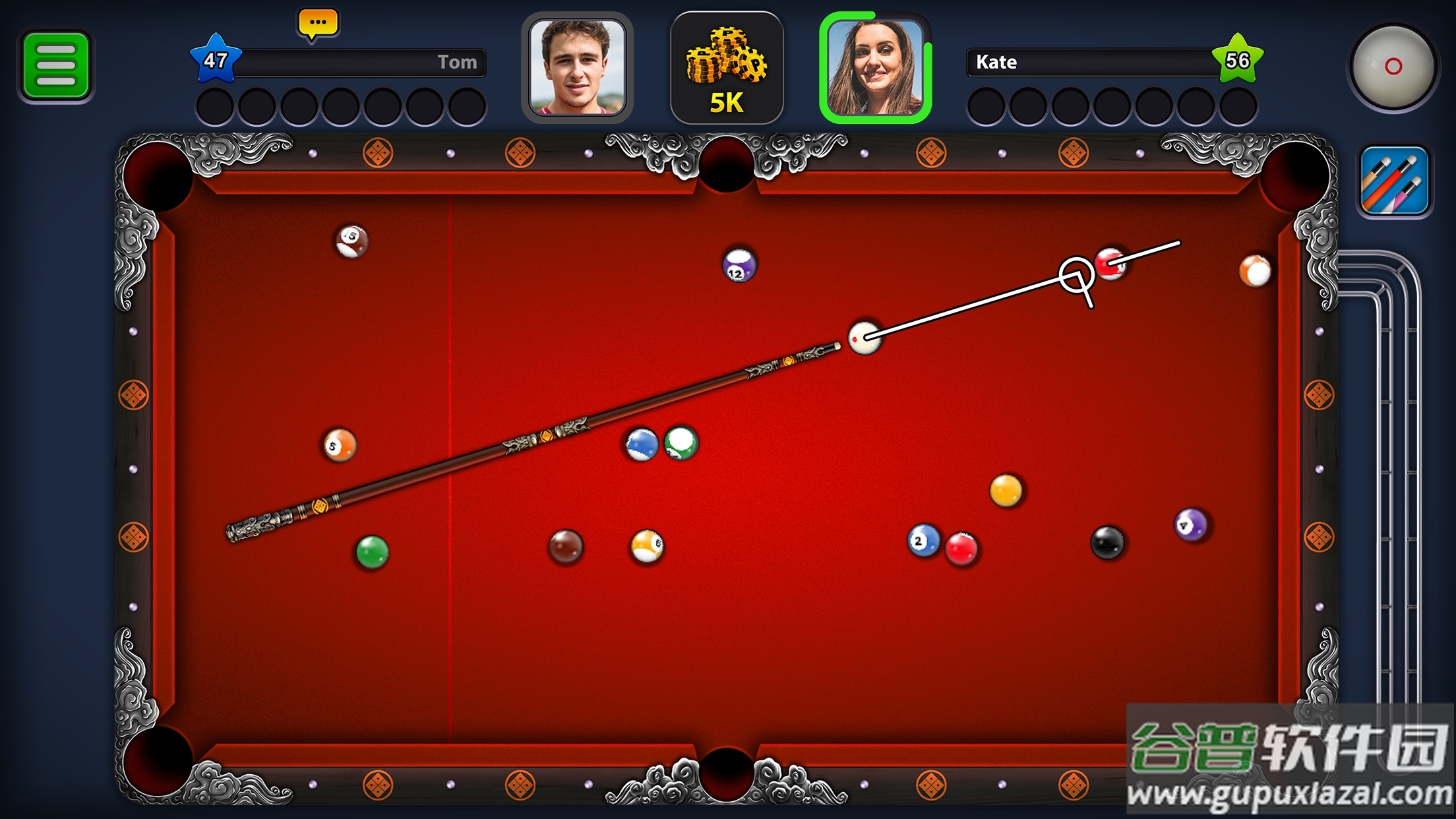Viewport: 1456px width, 819px height.
Task: Open the cue ball spin control
Action: (x=1394, y=68)
